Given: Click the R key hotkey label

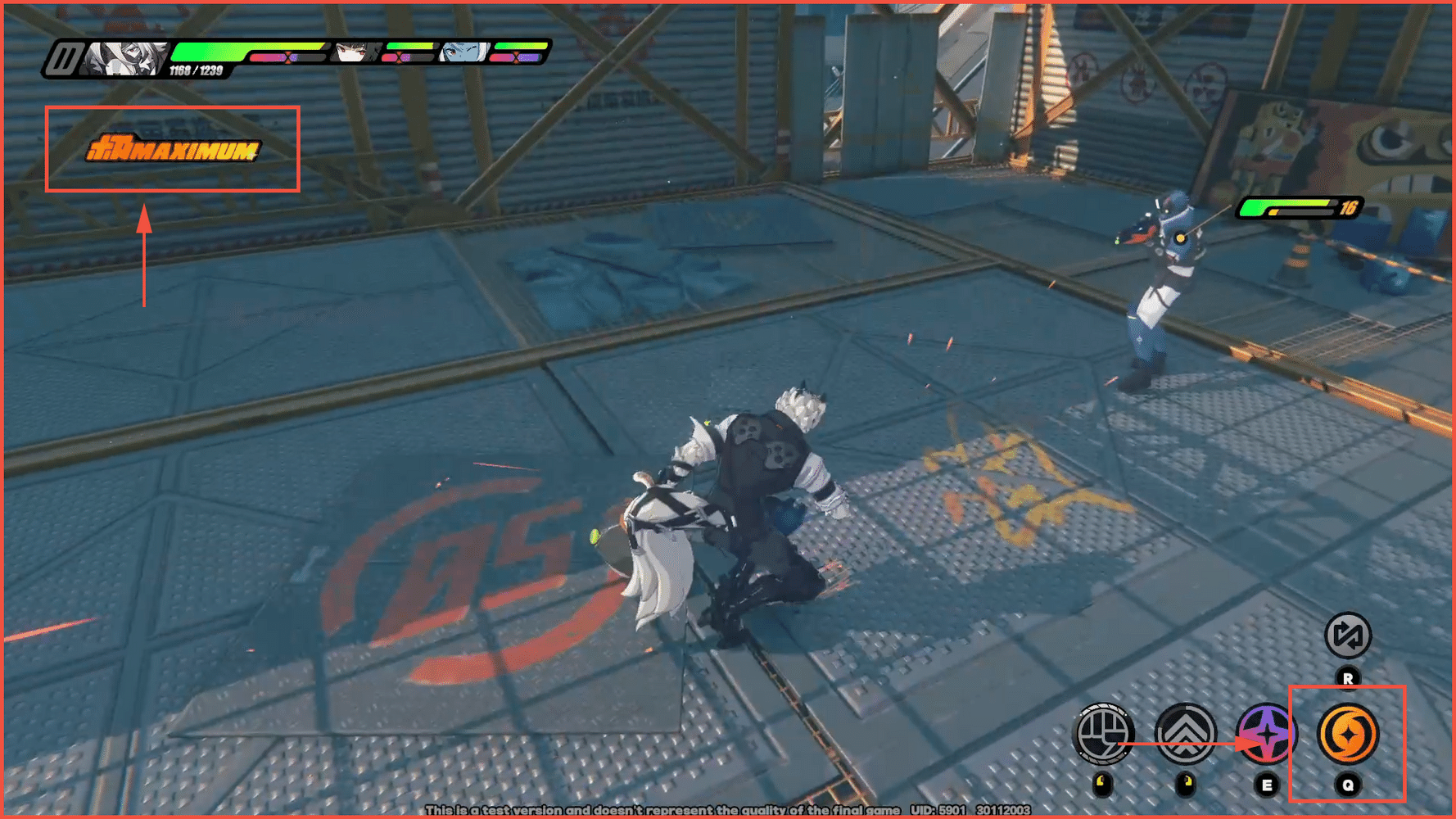Looking at the screenshot, I should (1350, 679).
